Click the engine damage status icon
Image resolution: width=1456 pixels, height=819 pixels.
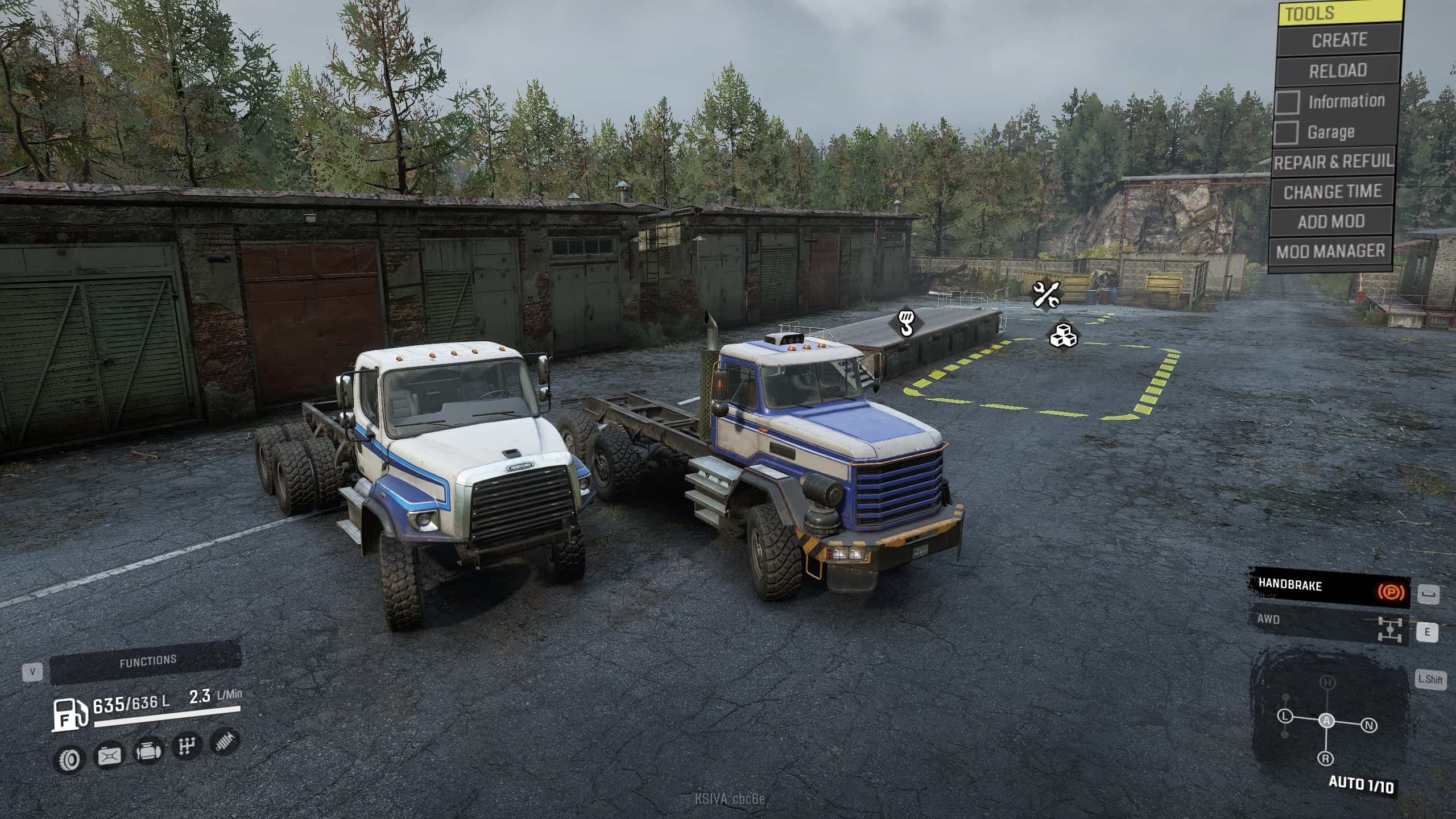tap(148, 751)
